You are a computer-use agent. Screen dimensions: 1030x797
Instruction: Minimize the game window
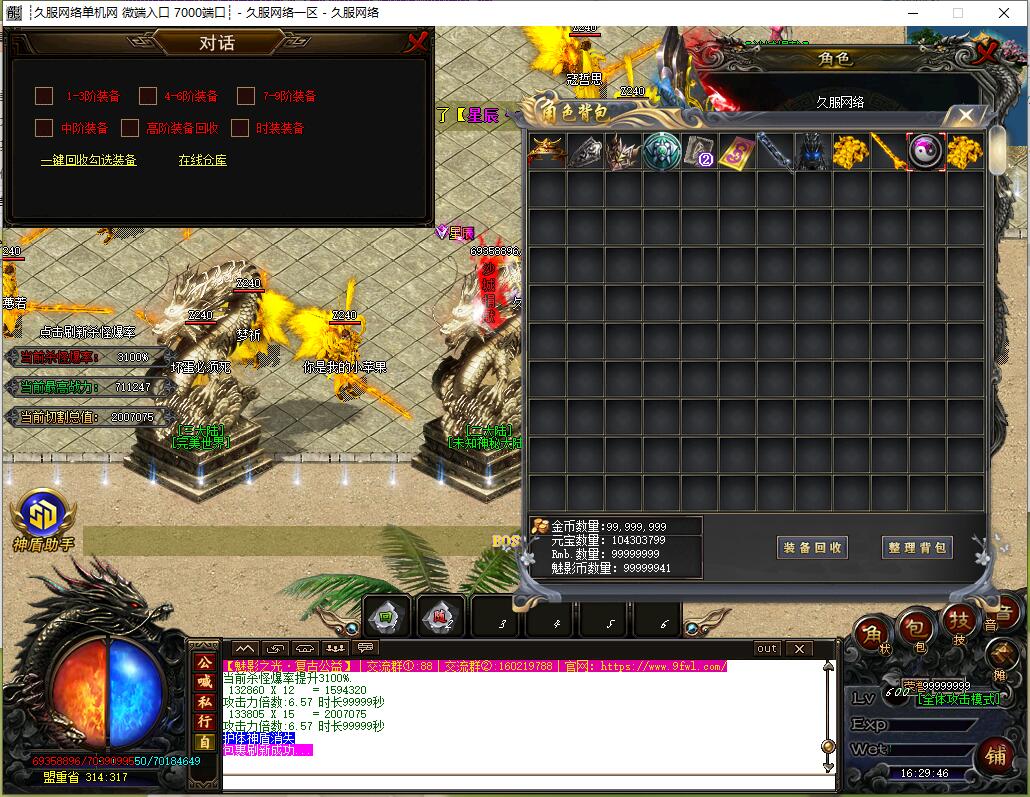click(x=911, y=13)
